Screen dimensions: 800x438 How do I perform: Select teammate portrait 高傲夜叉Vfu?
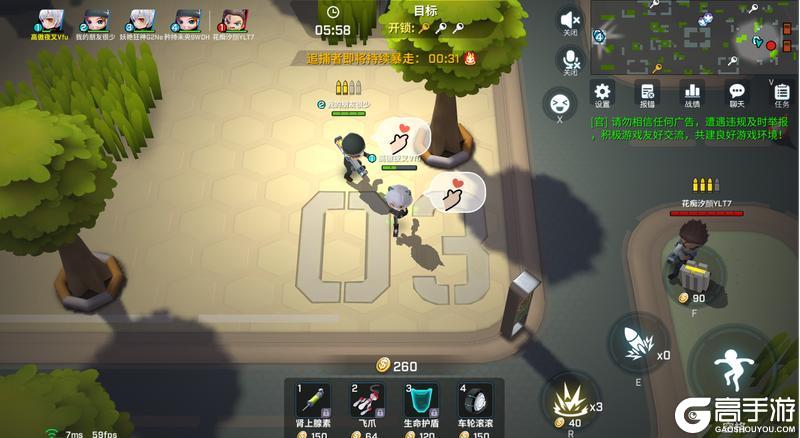point(48,20)
